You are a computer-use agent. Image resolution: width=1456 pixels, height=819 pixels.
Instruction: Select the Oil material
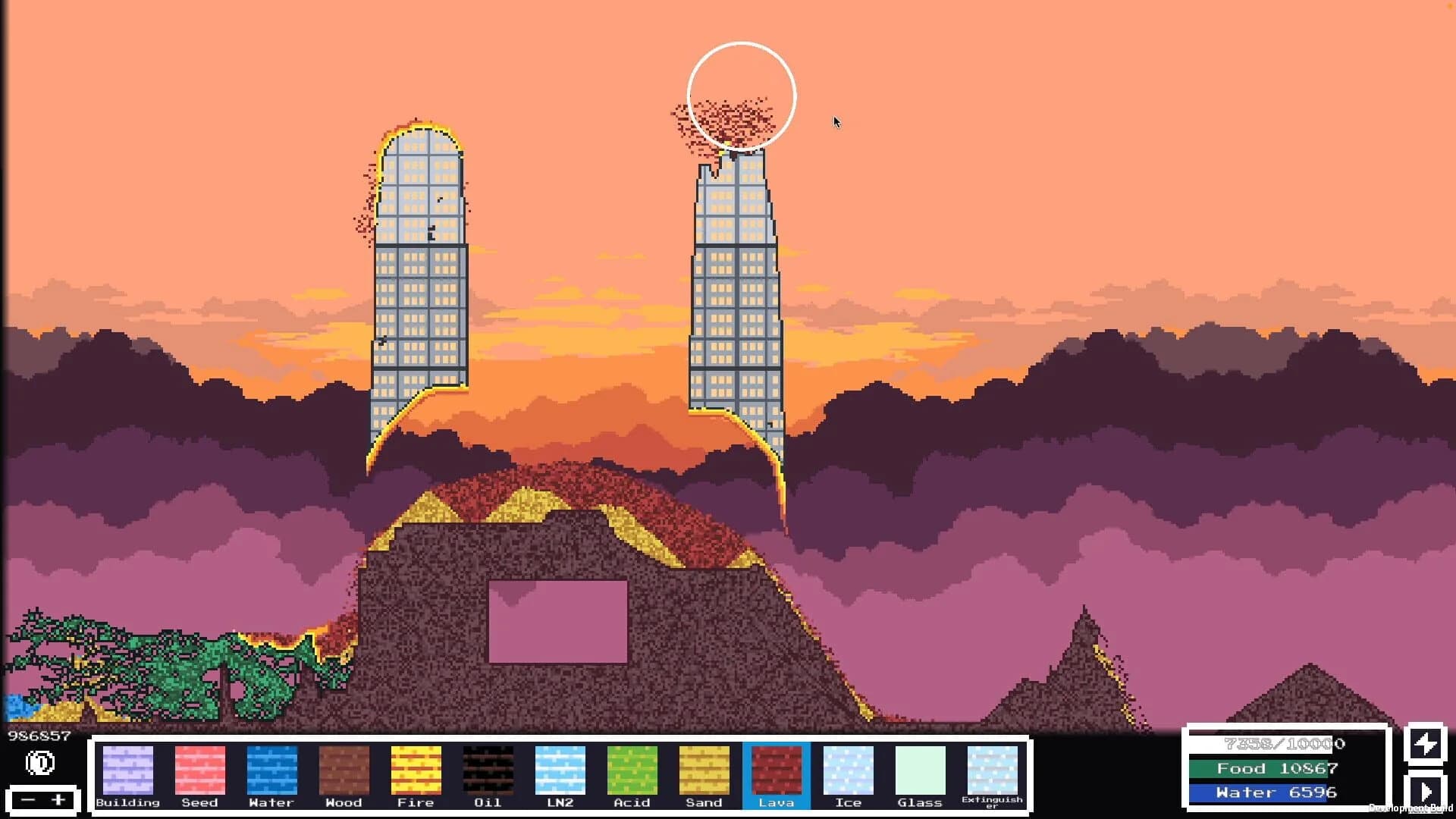tap(488, 770)
